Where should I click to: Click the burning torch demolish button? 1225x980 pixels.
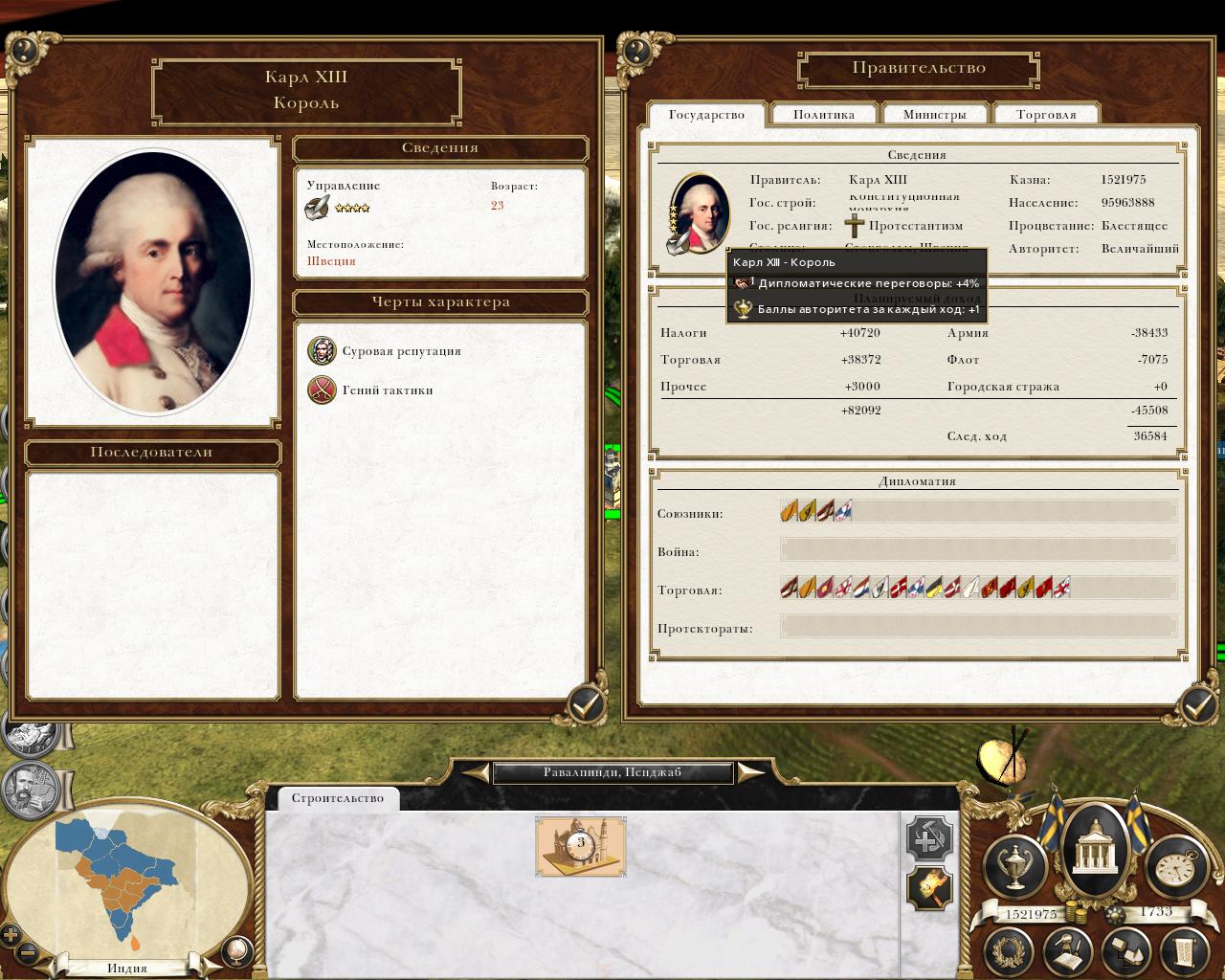coord(928,889)
